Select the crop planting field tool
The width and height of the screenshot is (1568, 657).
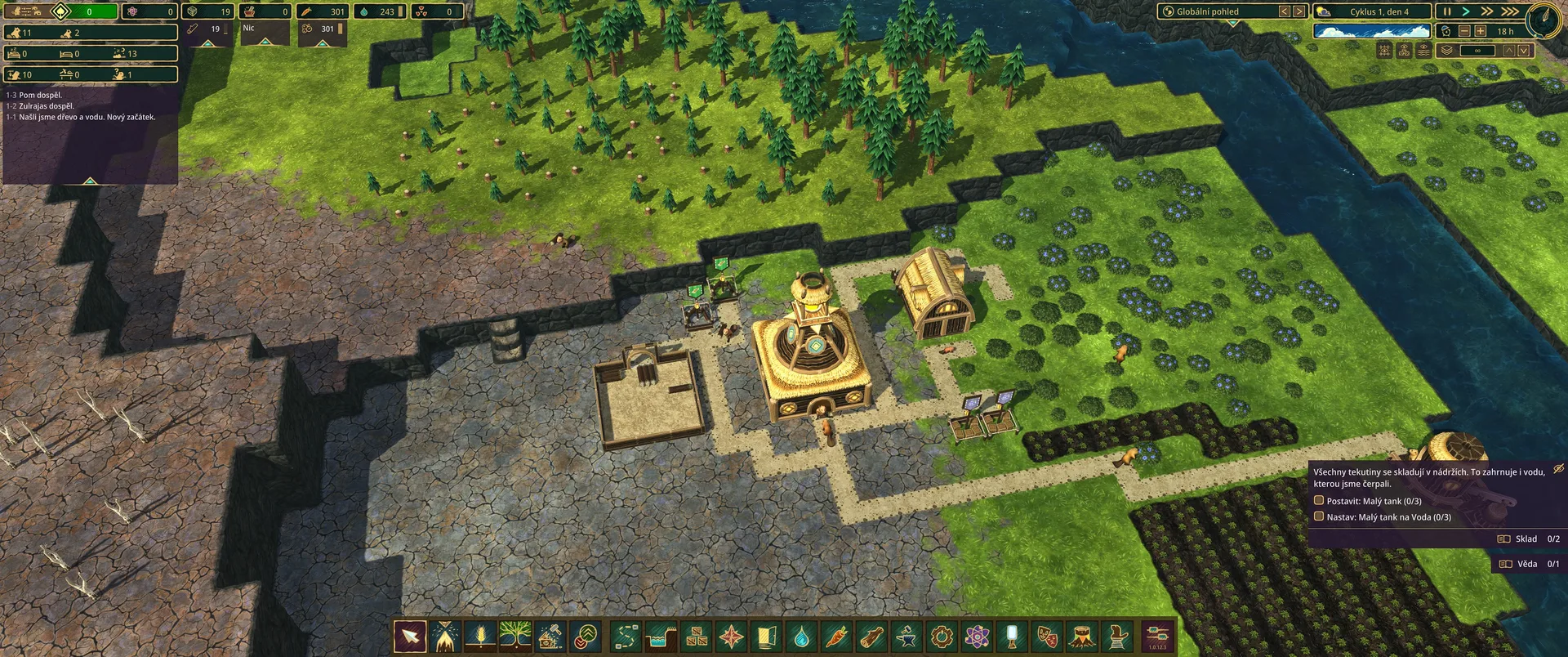pyautogui.click(x=480, y=636)
